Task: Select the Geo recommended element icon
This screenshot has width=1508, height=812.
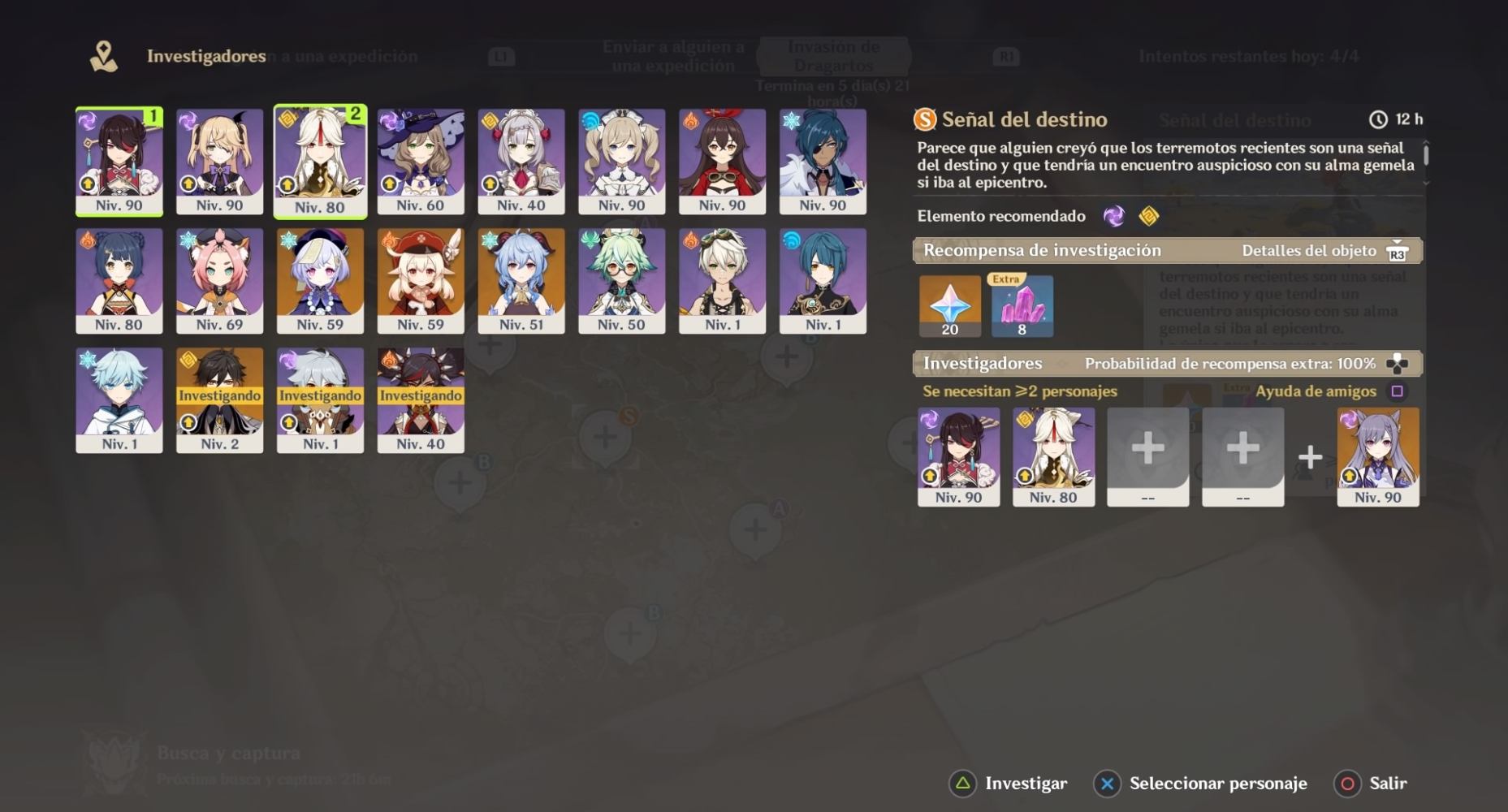Action: (x=1151, y=216)
